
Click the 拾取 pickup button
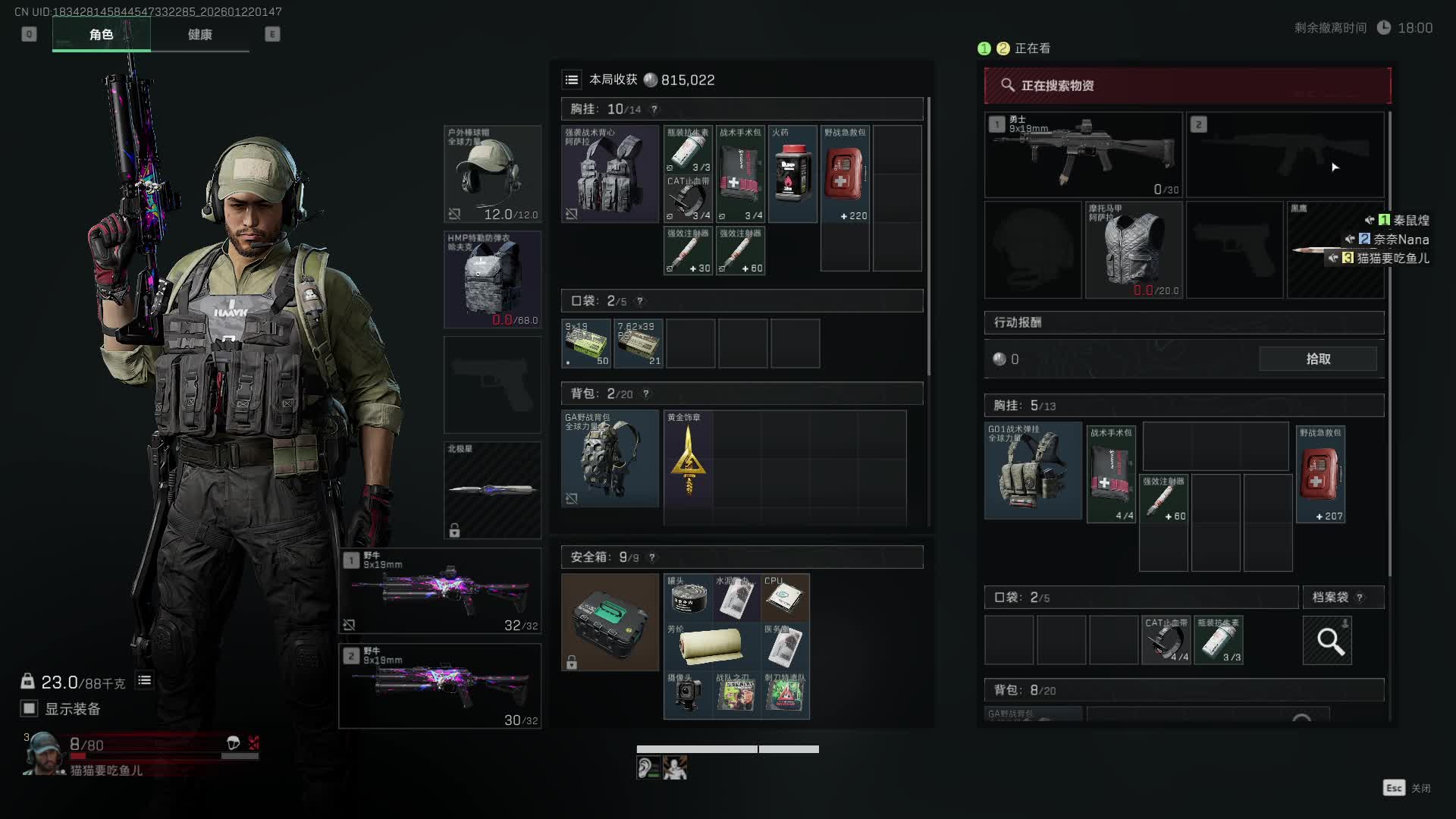click(x=1318, y=359)
